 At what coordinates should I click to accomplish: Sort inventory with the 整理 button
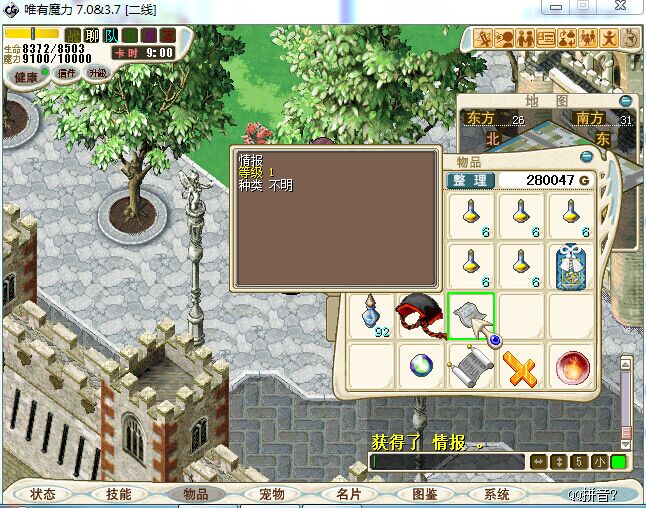click(468, 180)
